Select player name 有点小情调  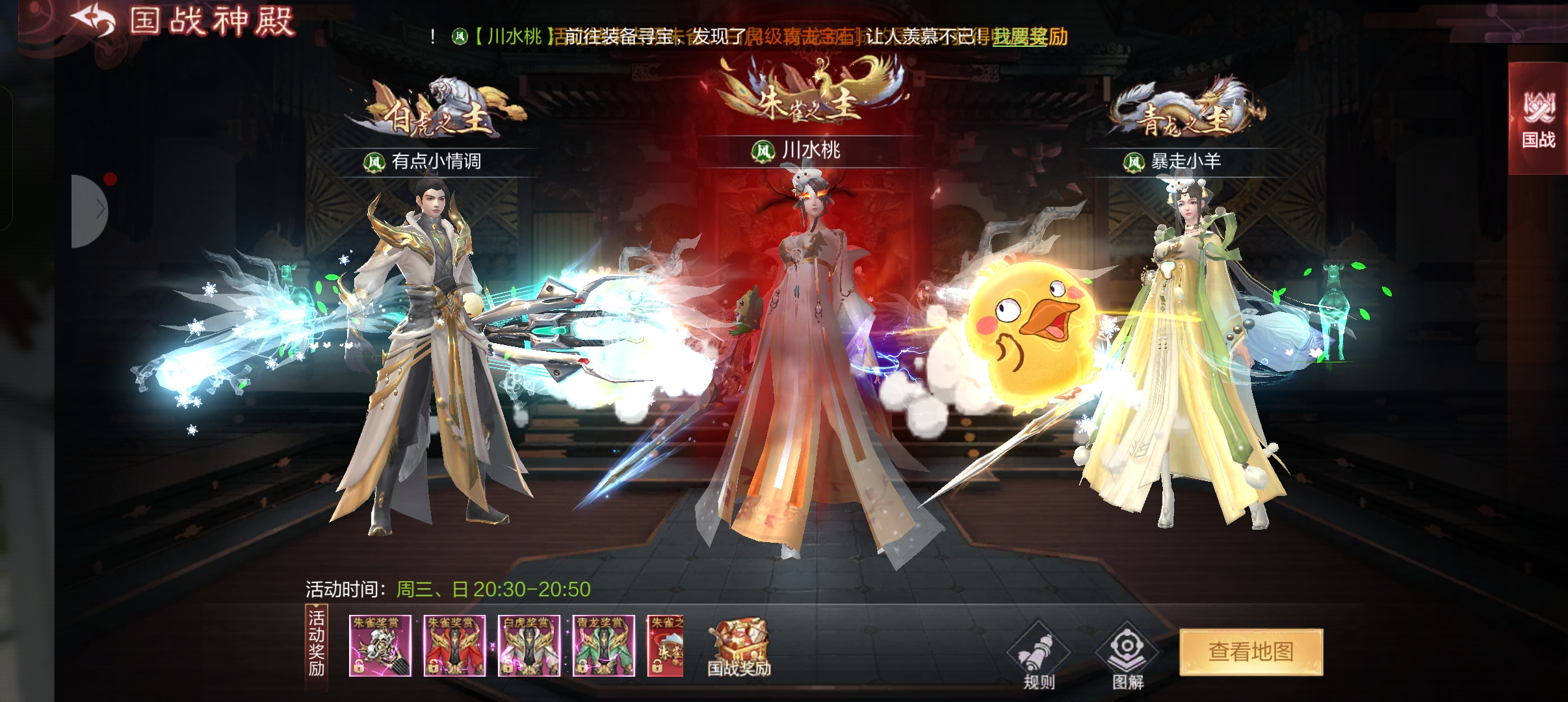[x=436, y=161]
